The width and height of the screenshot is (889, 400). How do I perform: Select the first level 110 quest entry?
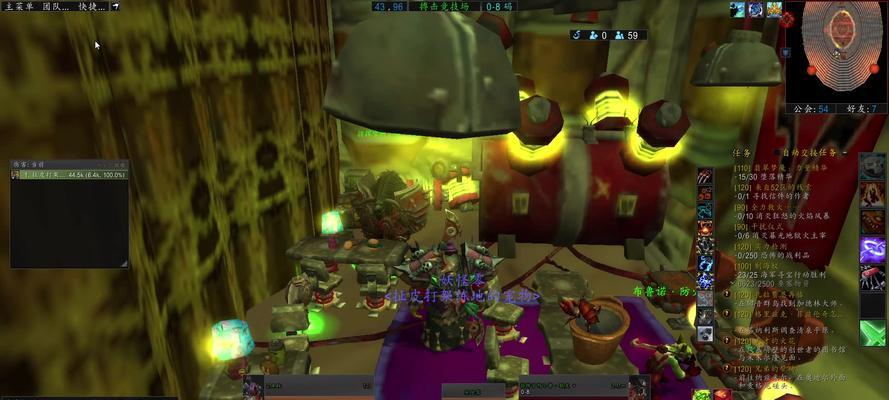click(772, 168)
